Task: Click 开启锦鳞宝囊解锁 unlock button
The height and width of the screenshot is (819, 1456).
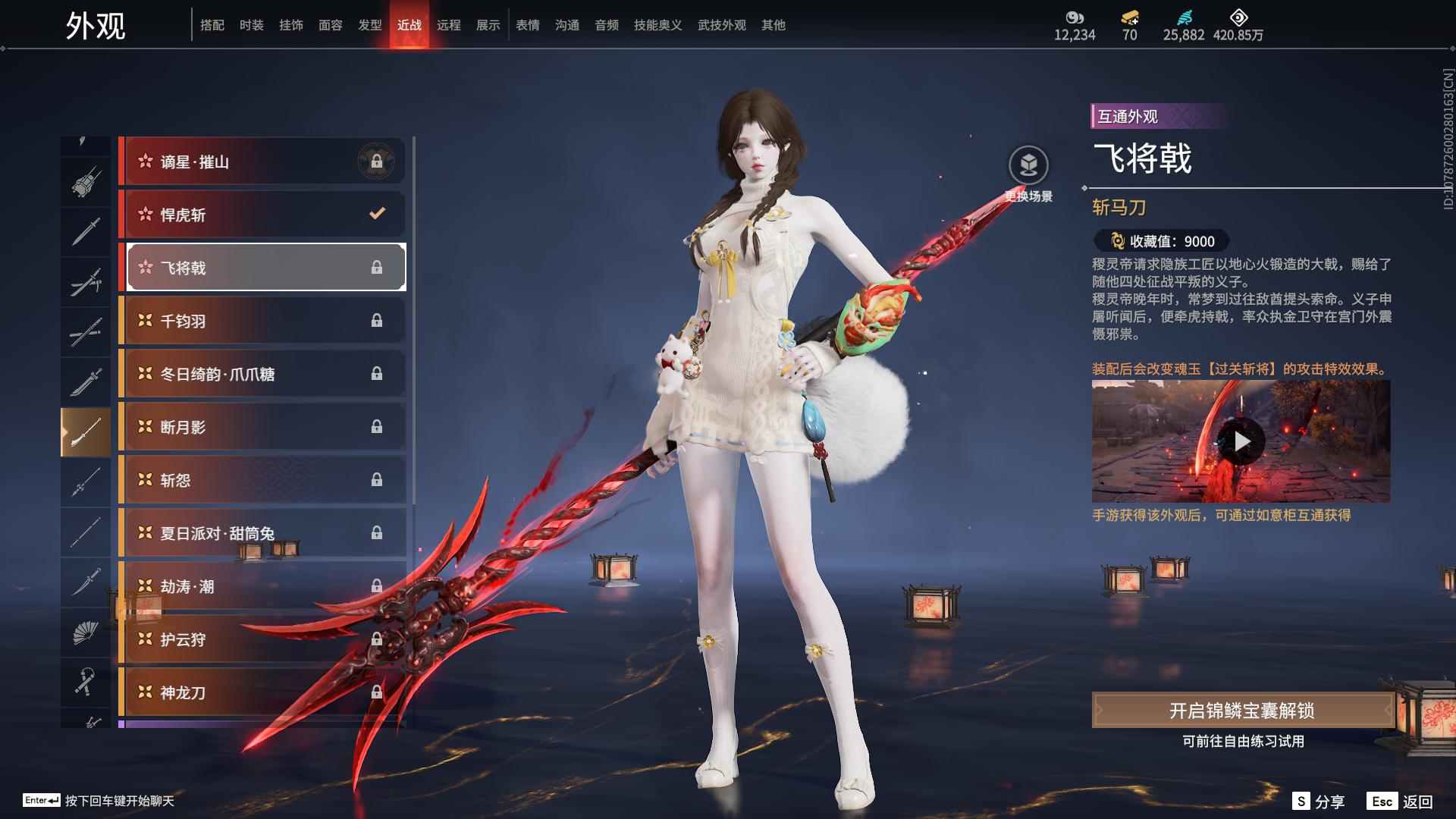Action: (x=1241, y=711)
